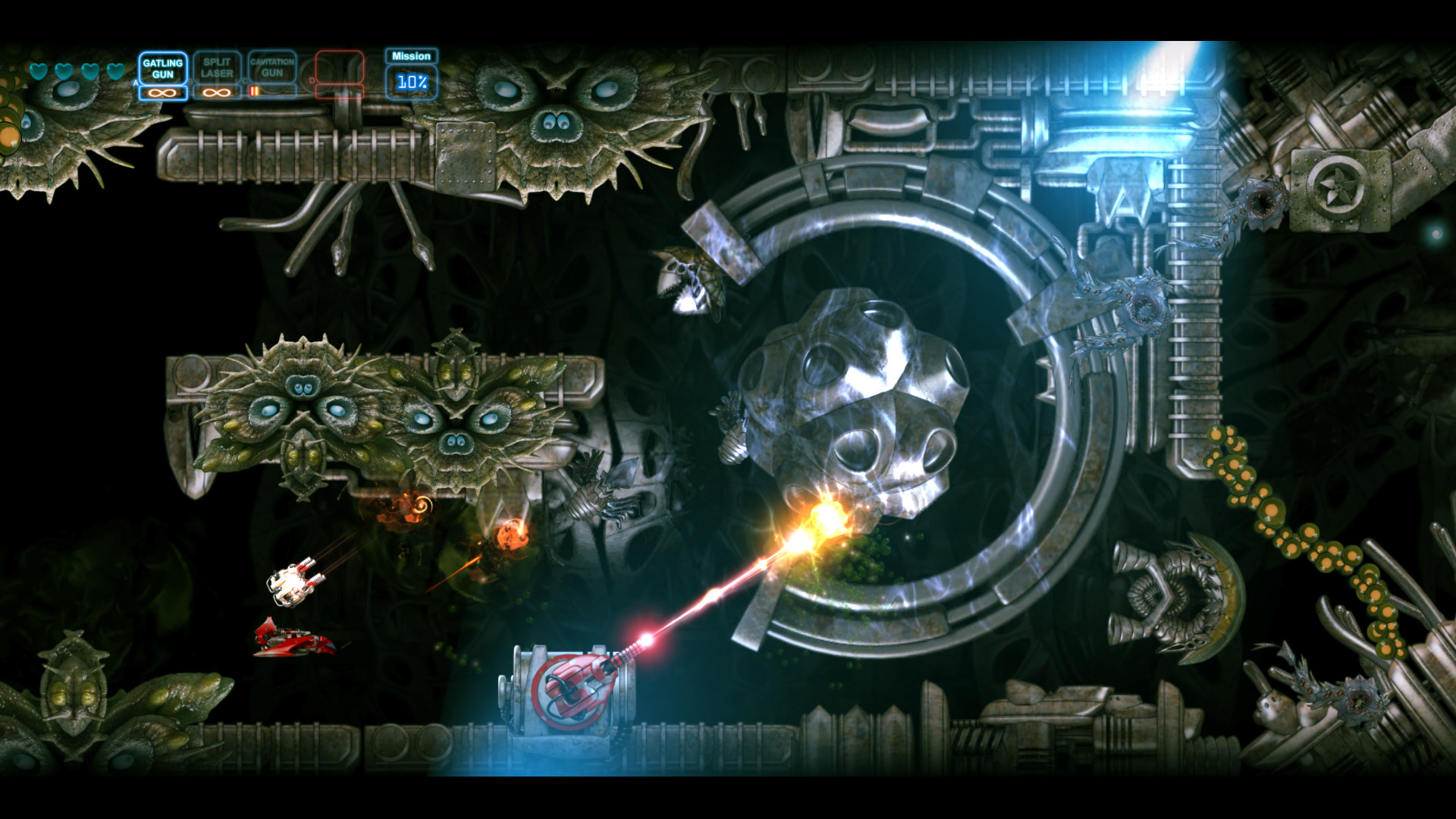Click the infinity ammo symbol under Split Laser
Viewport: 1456px width, 819px height.
click(x=215, y=91)
